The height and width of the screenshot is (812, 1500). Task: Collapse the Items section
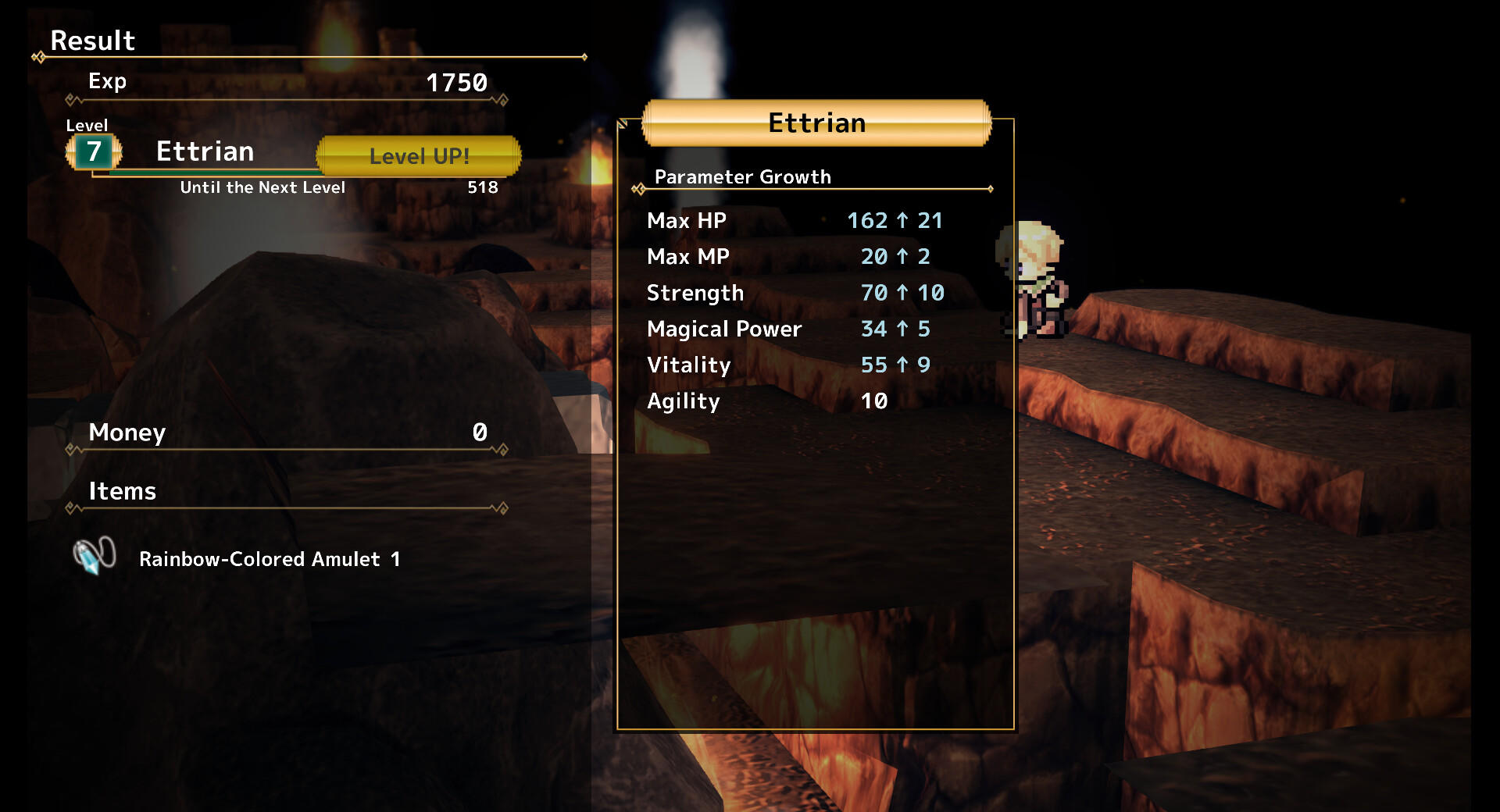tap(123, 491)
